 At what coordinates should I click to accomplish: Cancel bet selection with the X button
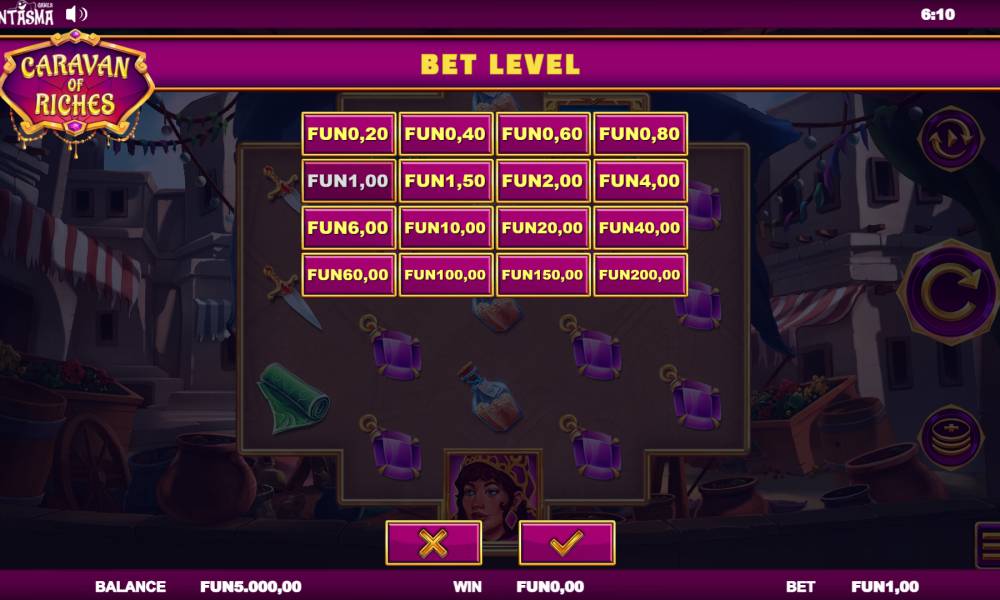(x=433, y=543)
